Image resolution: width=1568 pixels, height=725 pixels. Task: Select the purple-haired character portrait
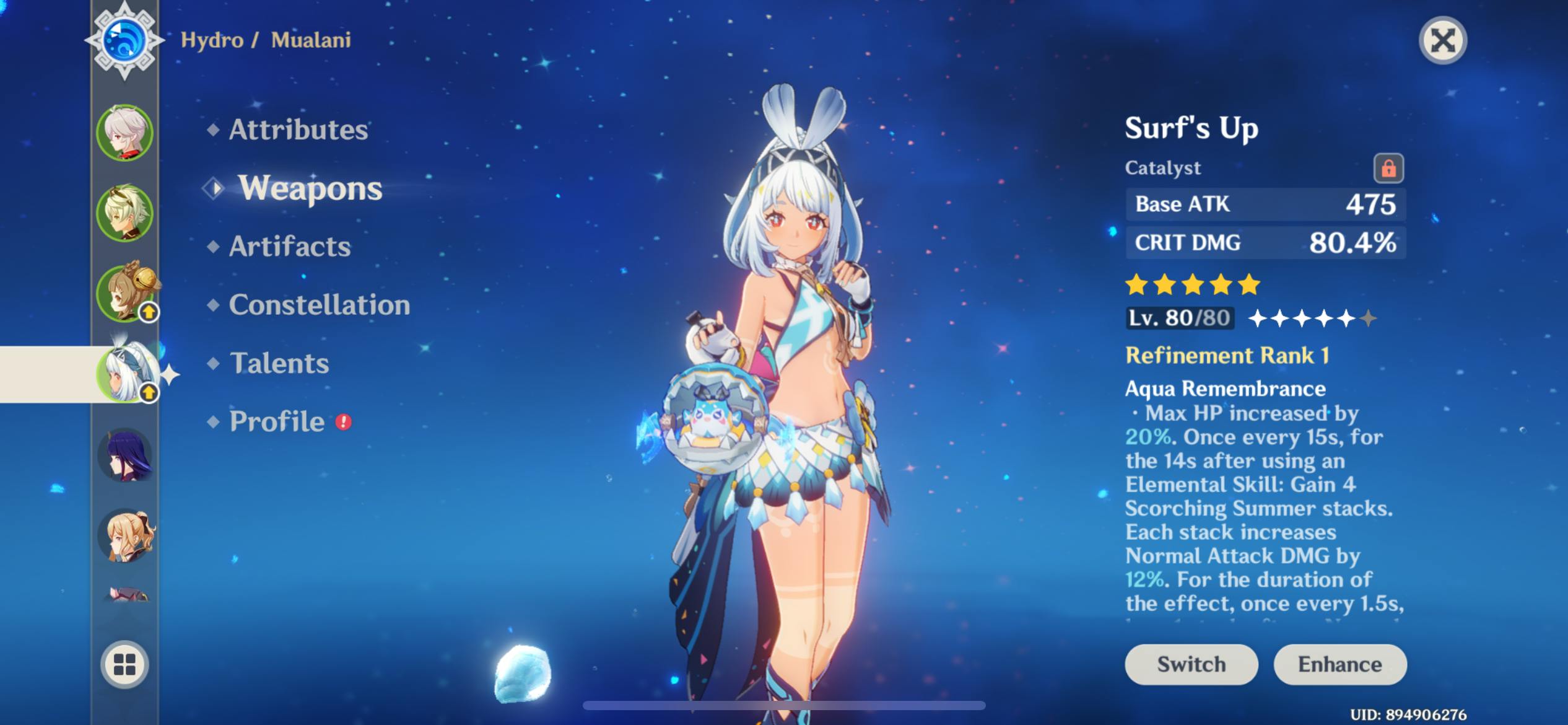click(x=124, y=455)
